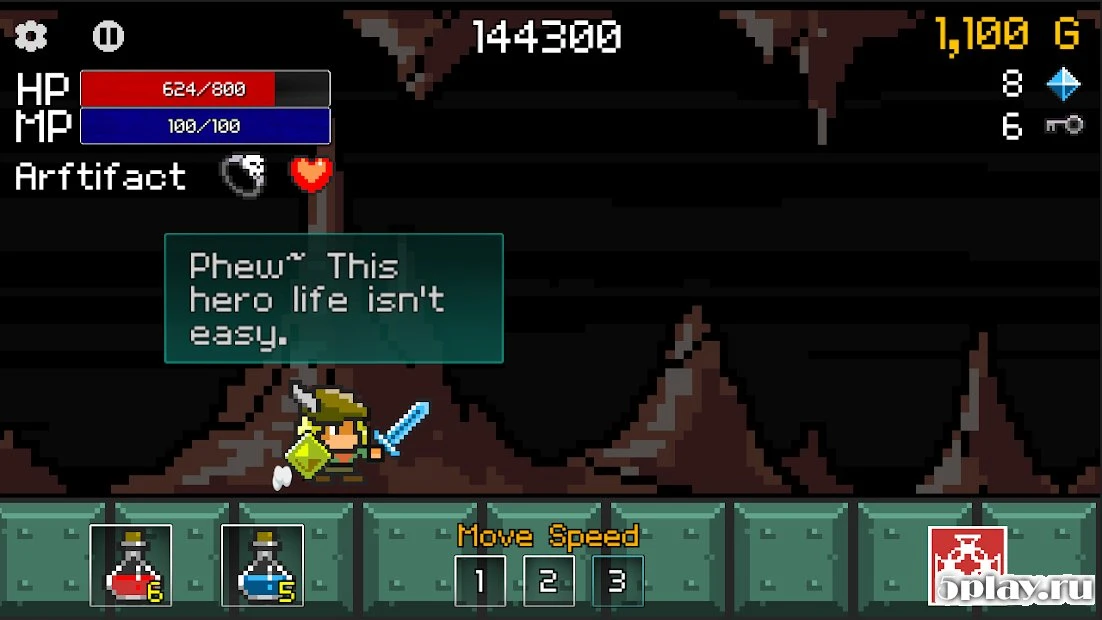Use the red health potion
1102x620 pixels.
click(130, 565)
